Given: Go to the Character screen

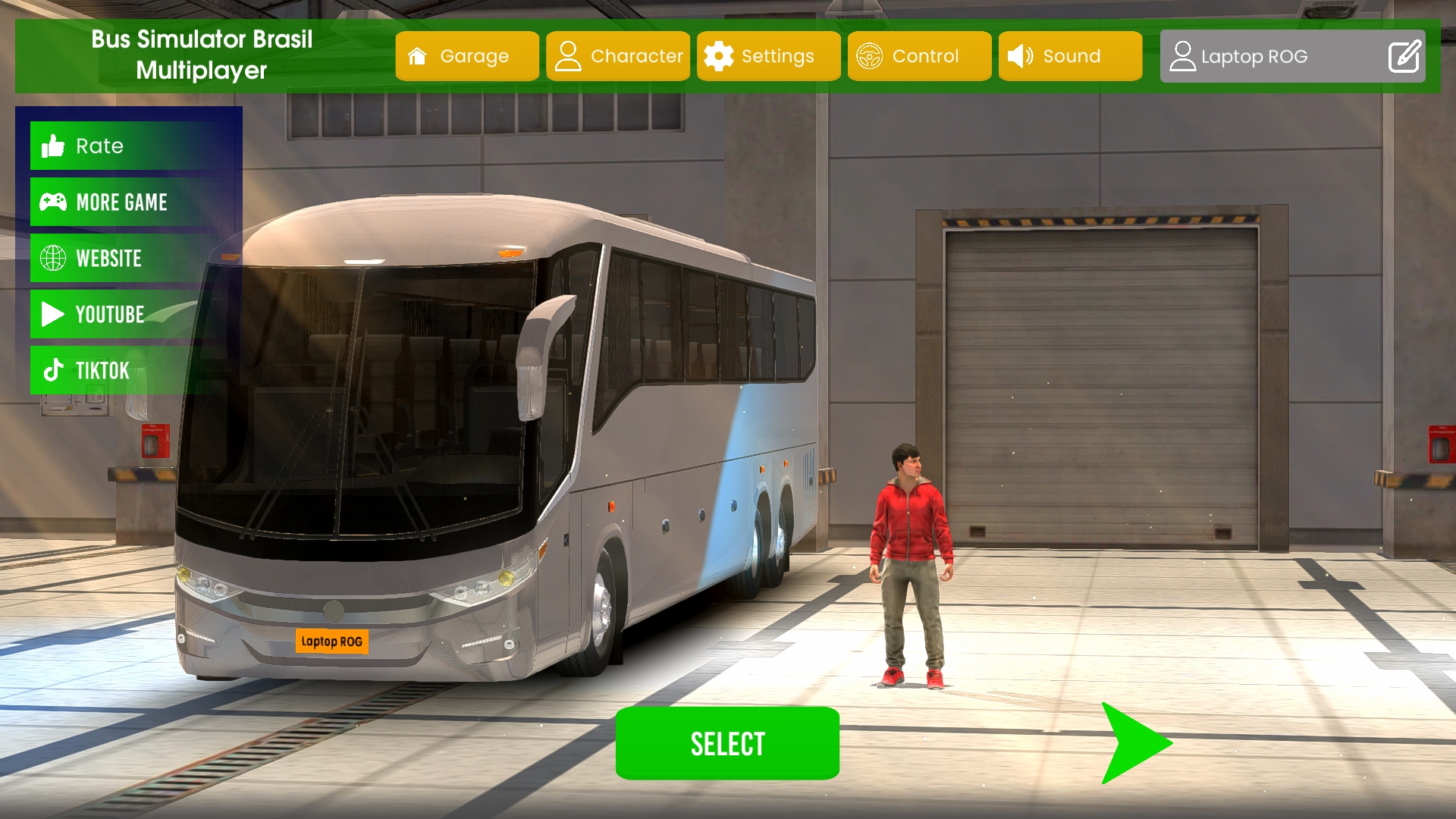Looking at the screenshot, I should [618, 56].
